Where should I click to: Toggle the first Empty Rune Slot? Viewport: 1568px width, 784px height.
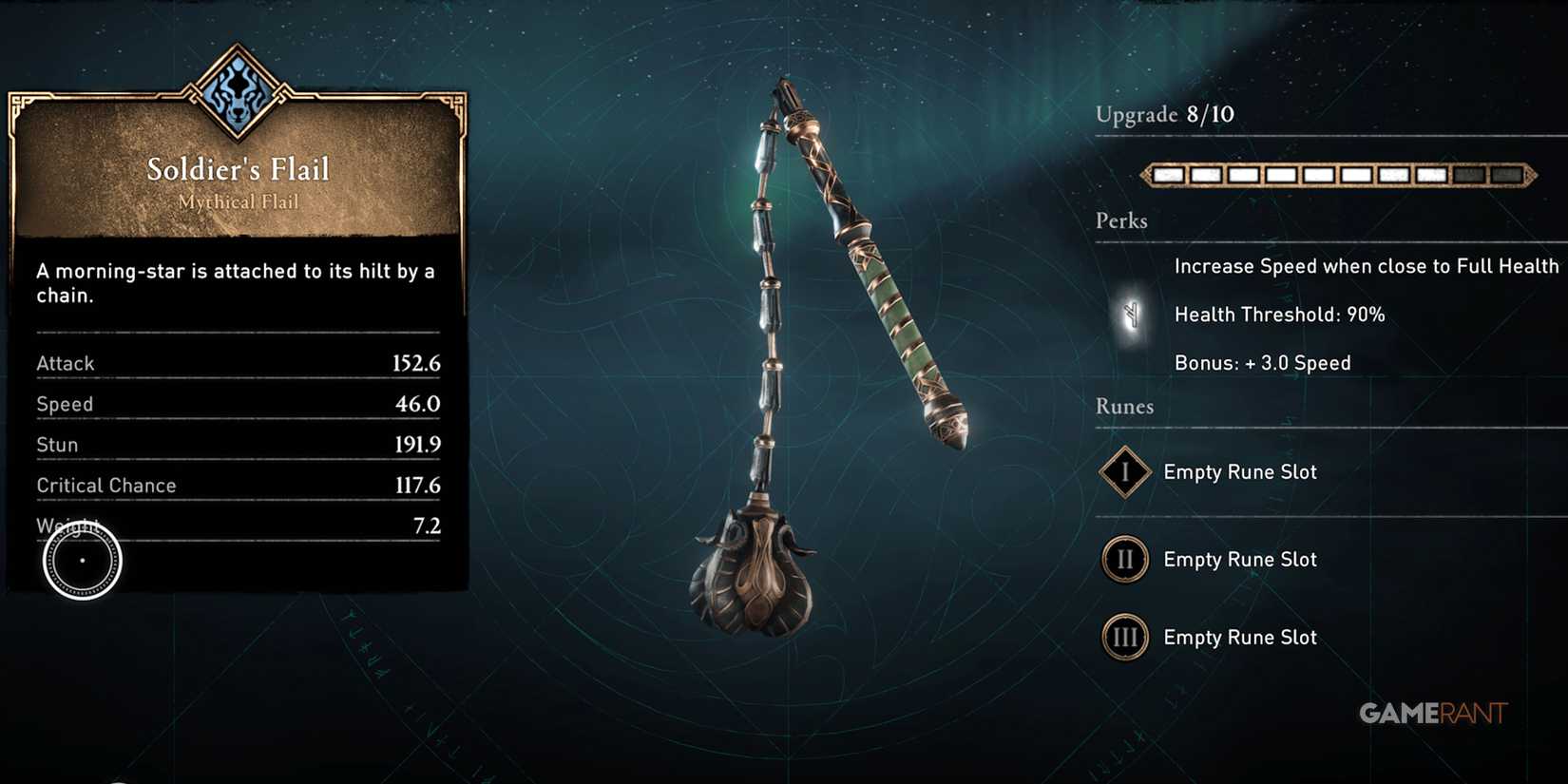pyautogui.click(x=1239, y=471)
